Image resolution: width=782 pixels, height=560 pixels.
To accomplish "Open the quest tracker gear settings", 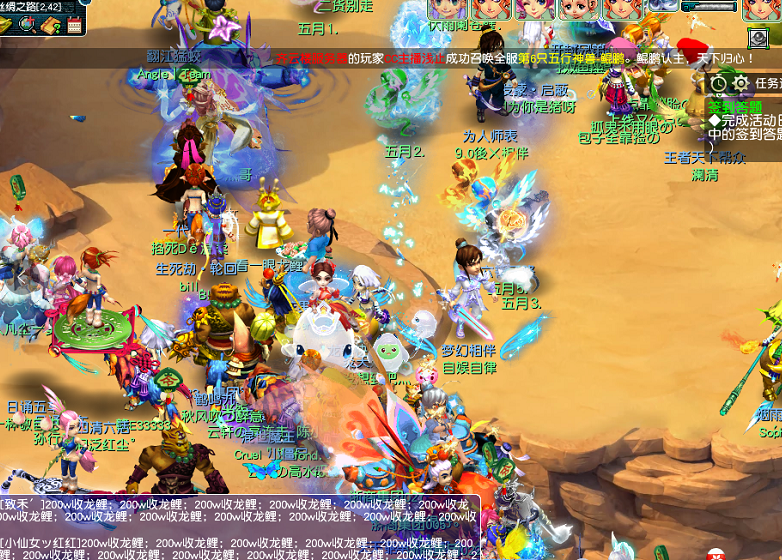I will point(741,82).
